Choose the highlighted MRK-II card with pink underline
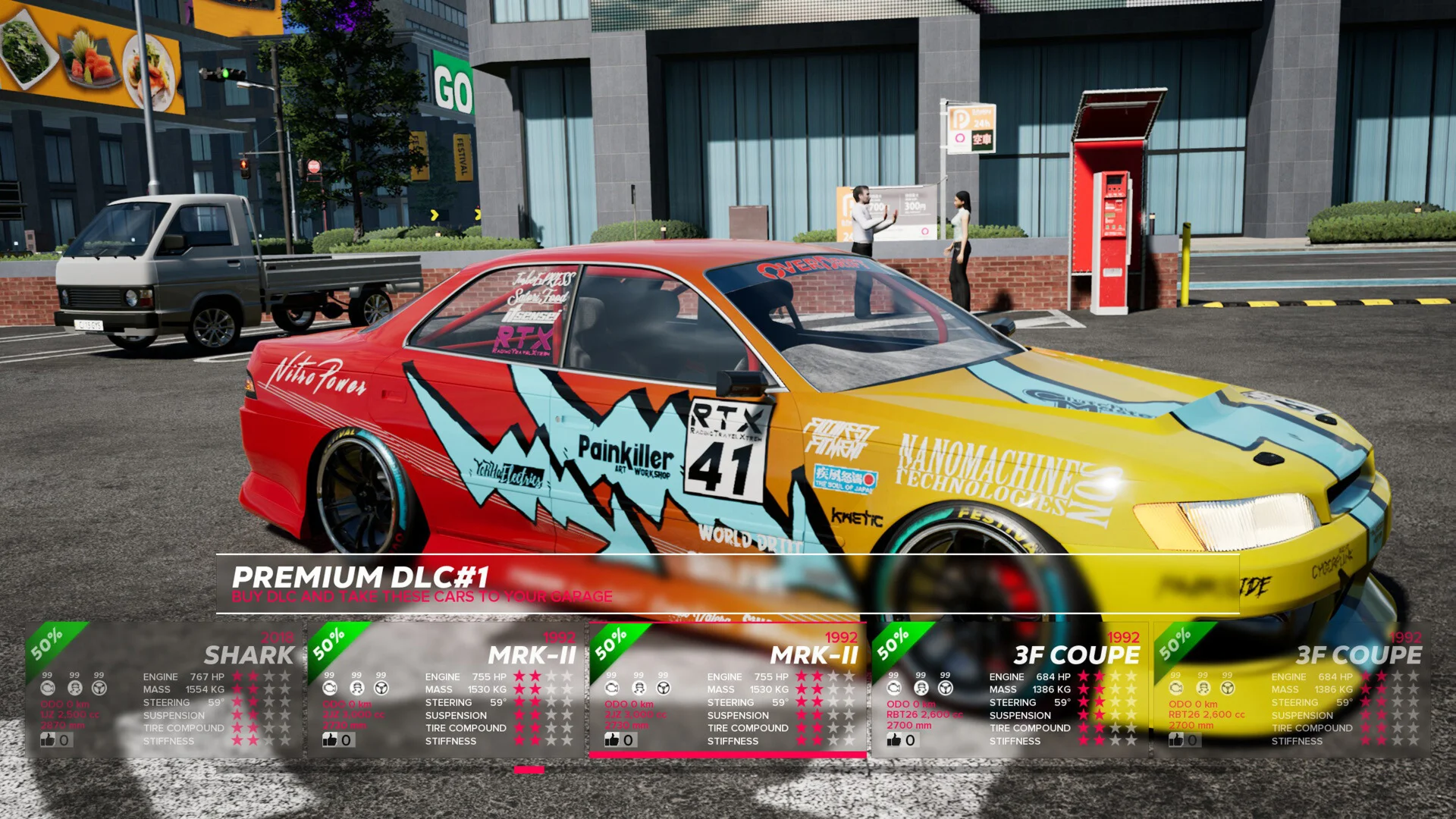Viewport: 1456px width, 819px height. 727,690
